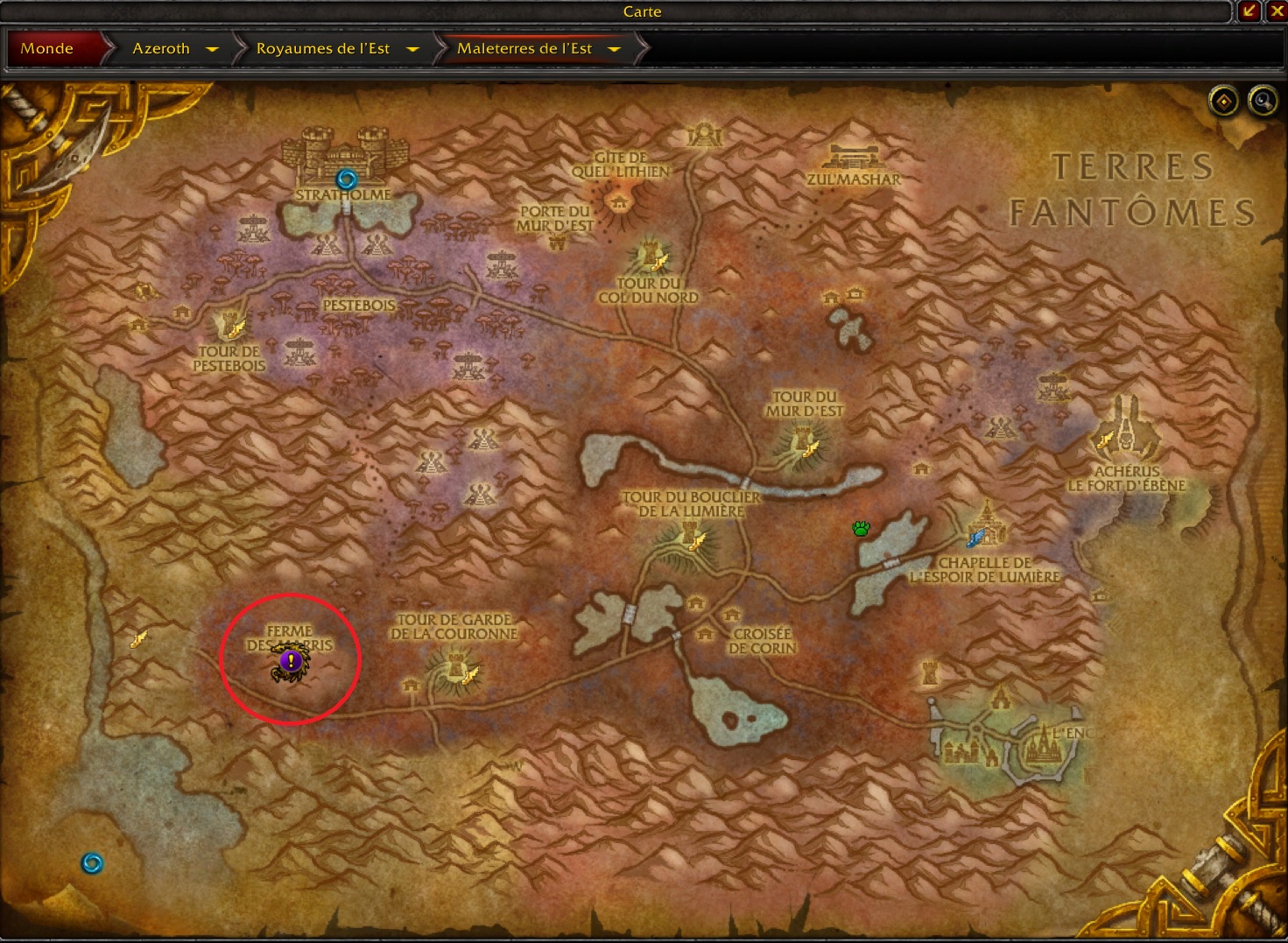
Task: Expand the Royaumes de l'Est dropdown
Action: pyautogui.click(x=412, y=49)
